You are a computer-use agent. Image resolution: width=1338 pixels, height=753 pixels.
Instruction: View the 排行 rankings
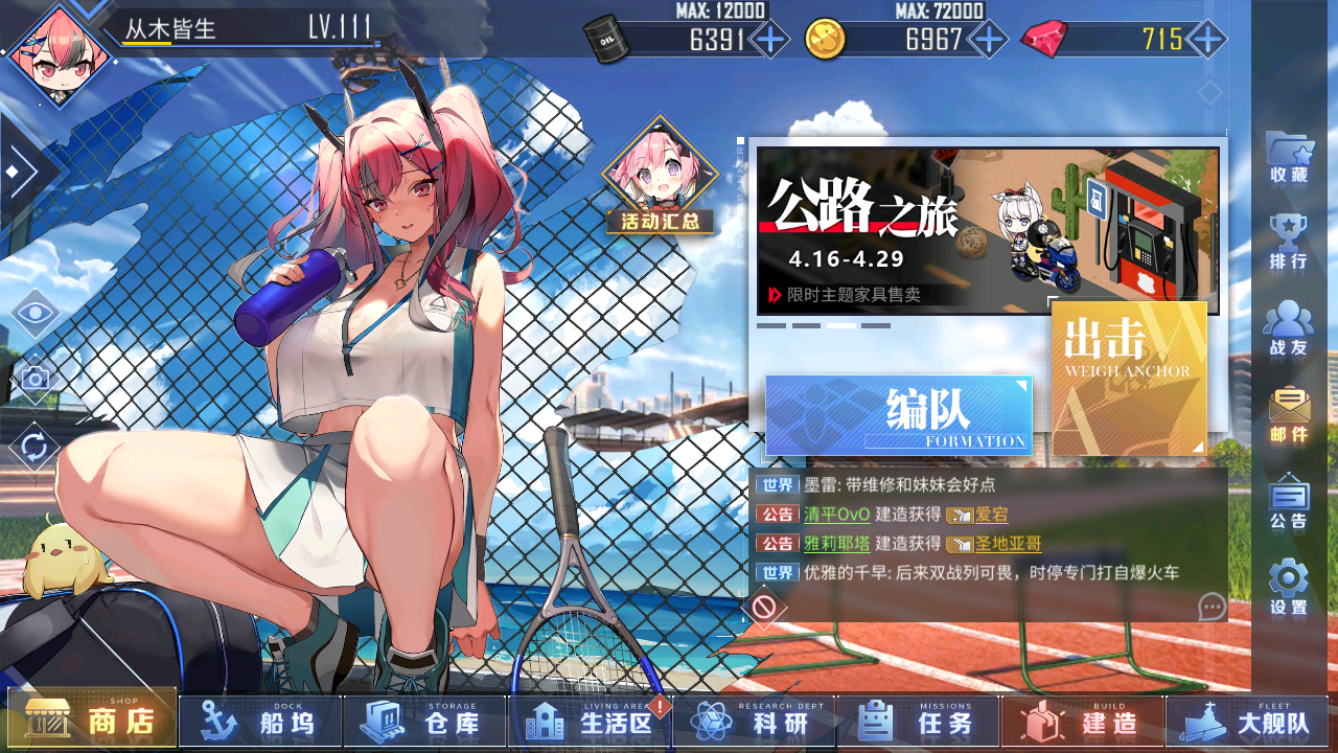click(x=1287, y=240)
